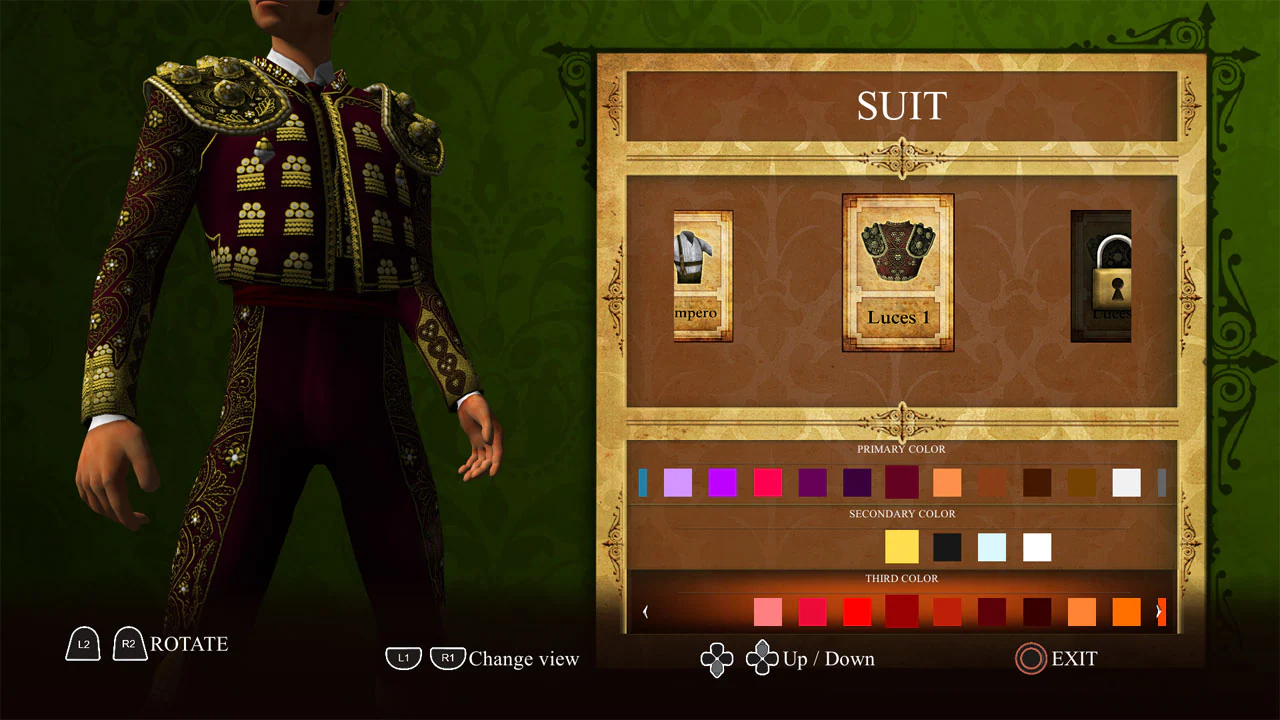Click the ROTATE label
1280x720 pixels.
pos(190,644)
